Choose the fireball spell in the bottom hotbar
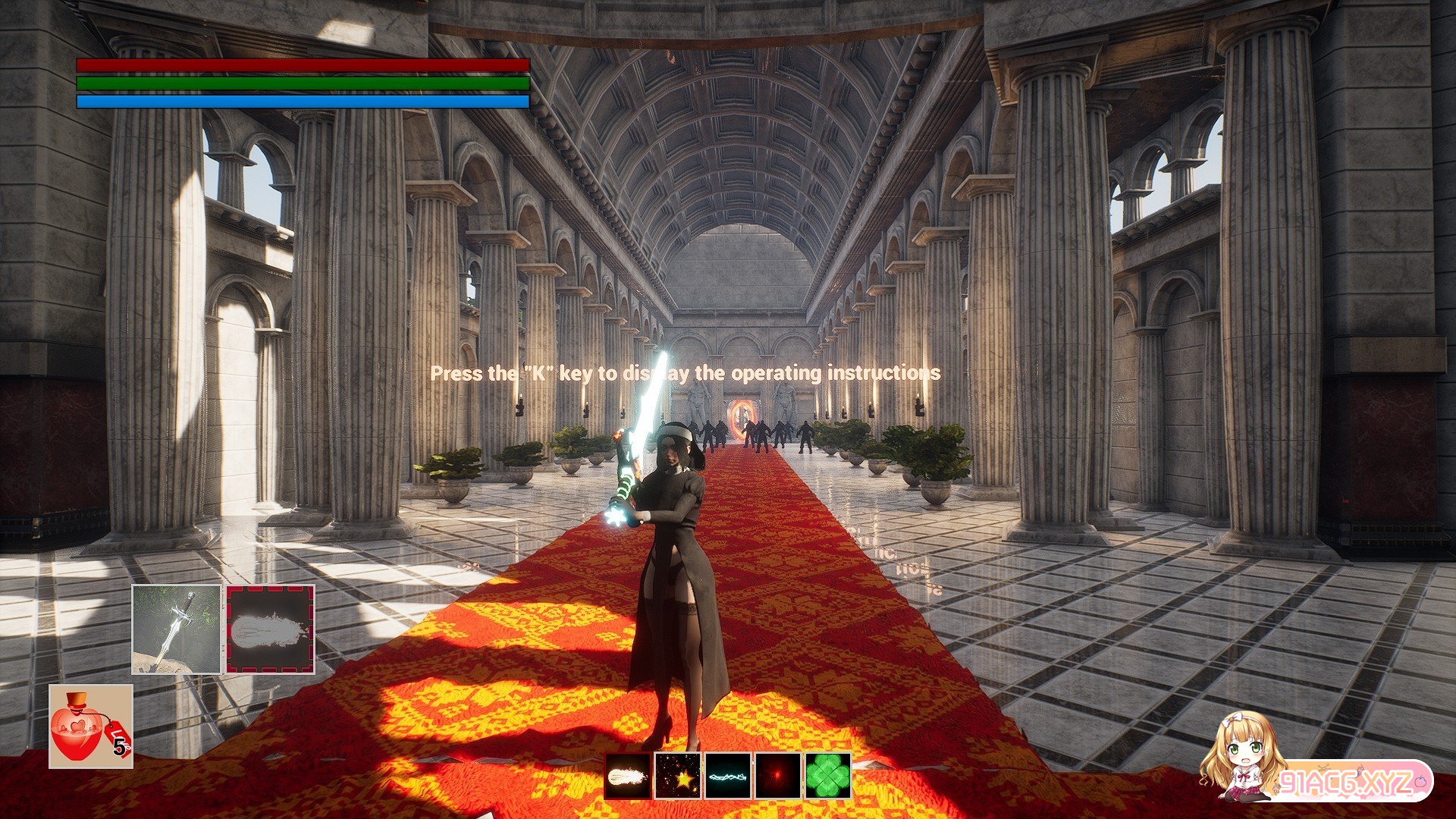1456x819 pixels. 627,776
